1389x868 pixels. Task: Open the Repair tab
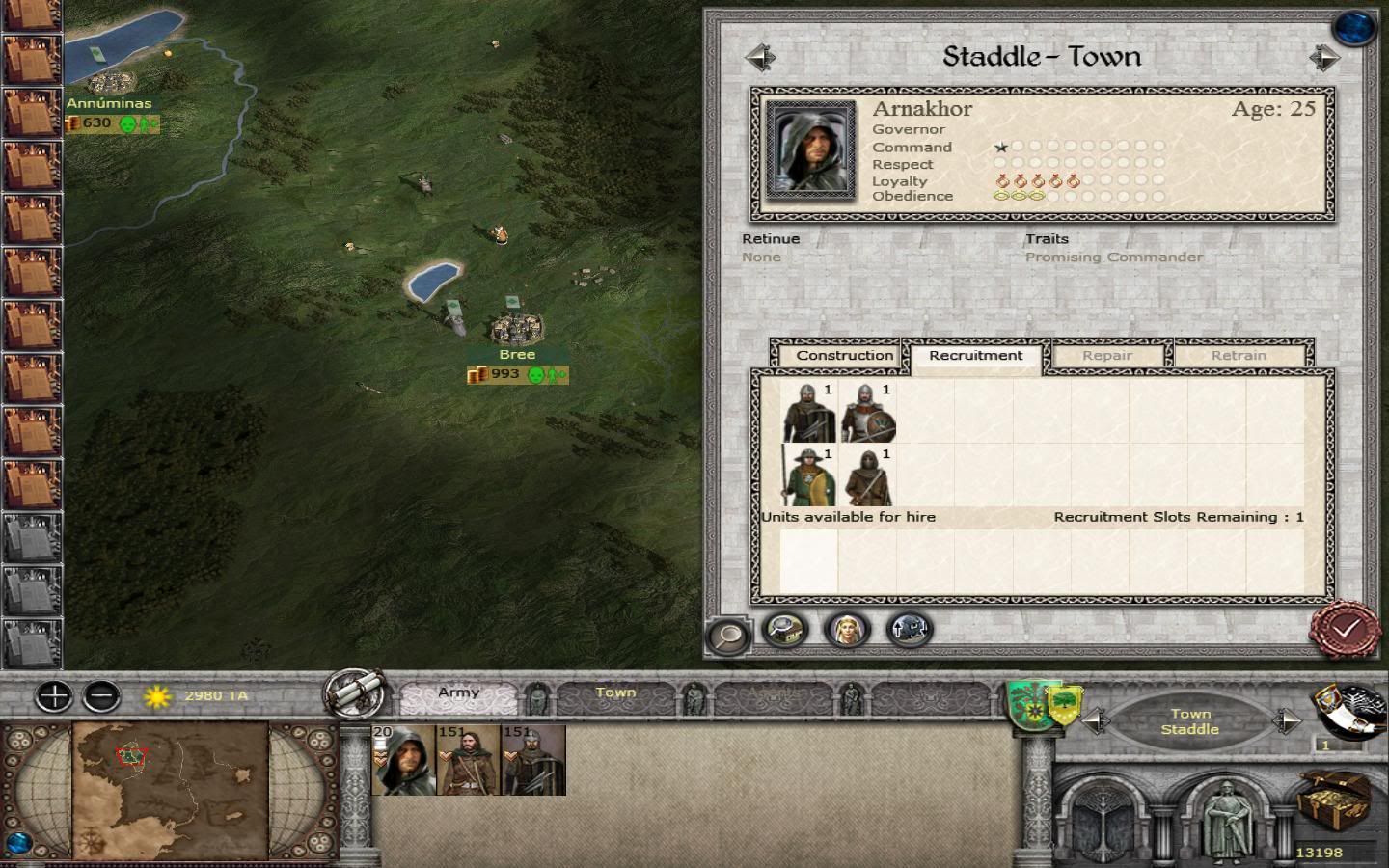1106,355
